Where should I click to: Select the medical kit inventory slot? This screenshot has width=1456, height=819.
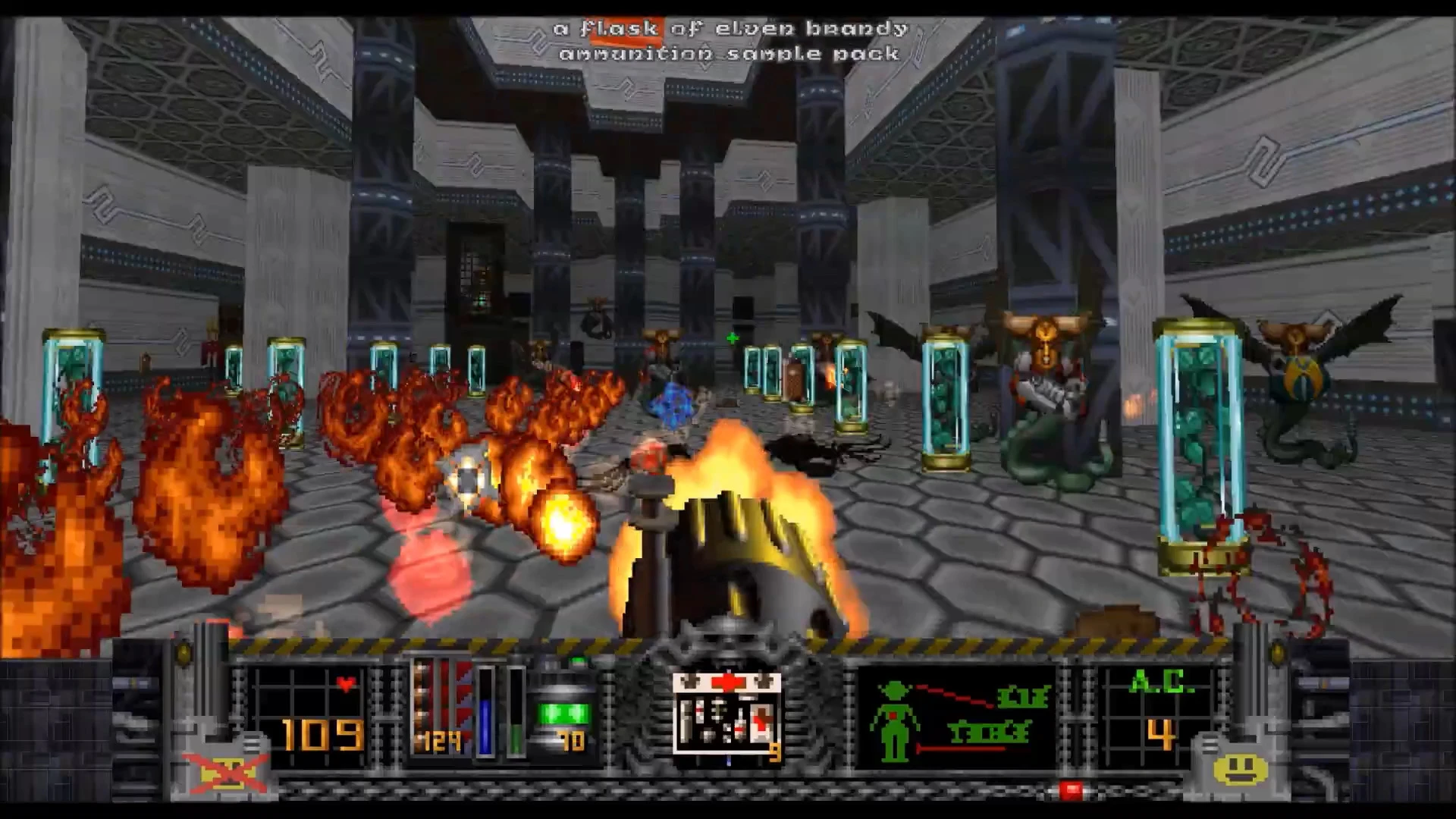(726, 716)
